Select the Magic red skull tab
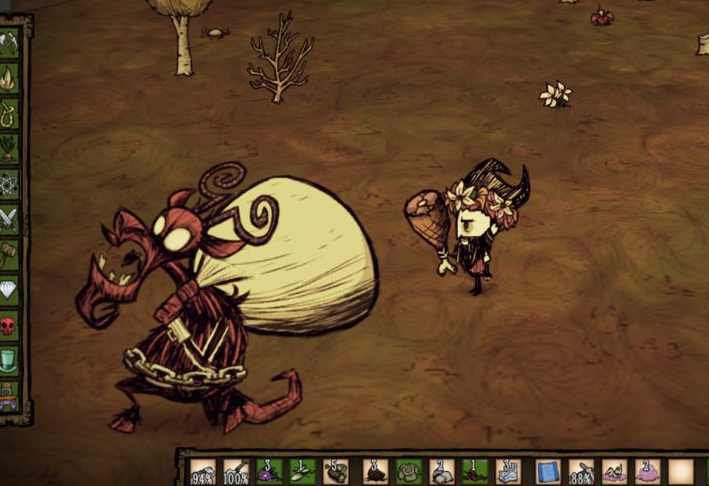 pos(10,325)
